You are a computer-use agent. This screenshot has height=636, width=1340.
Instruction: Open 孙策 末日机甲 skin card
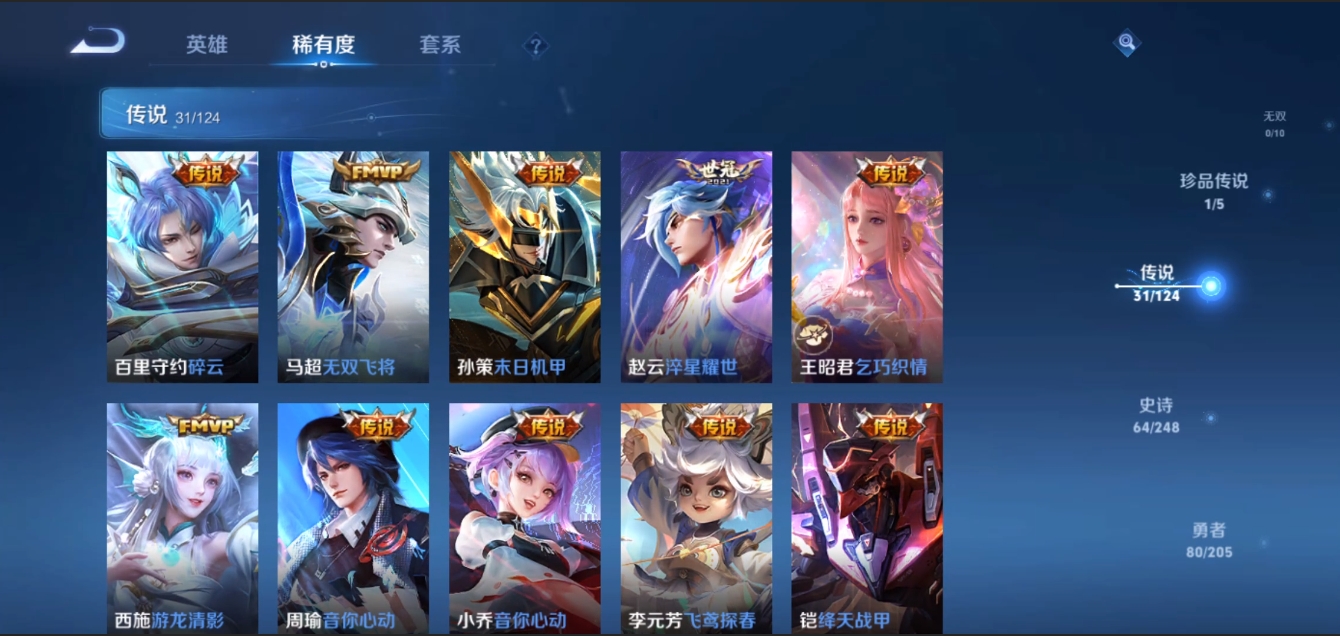(x=525, y=267)
